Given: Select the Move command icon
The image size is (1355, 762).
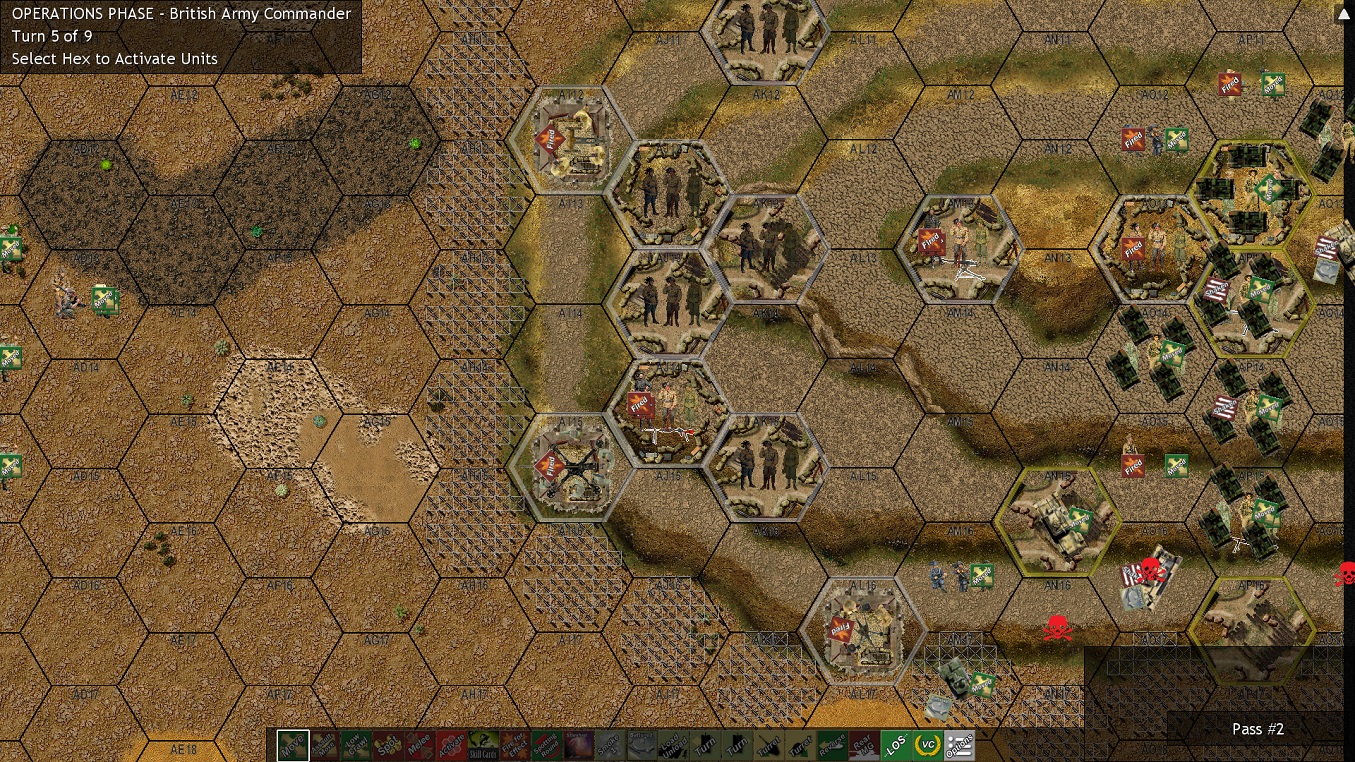Looking at the screenshot, I should point(293,746).
